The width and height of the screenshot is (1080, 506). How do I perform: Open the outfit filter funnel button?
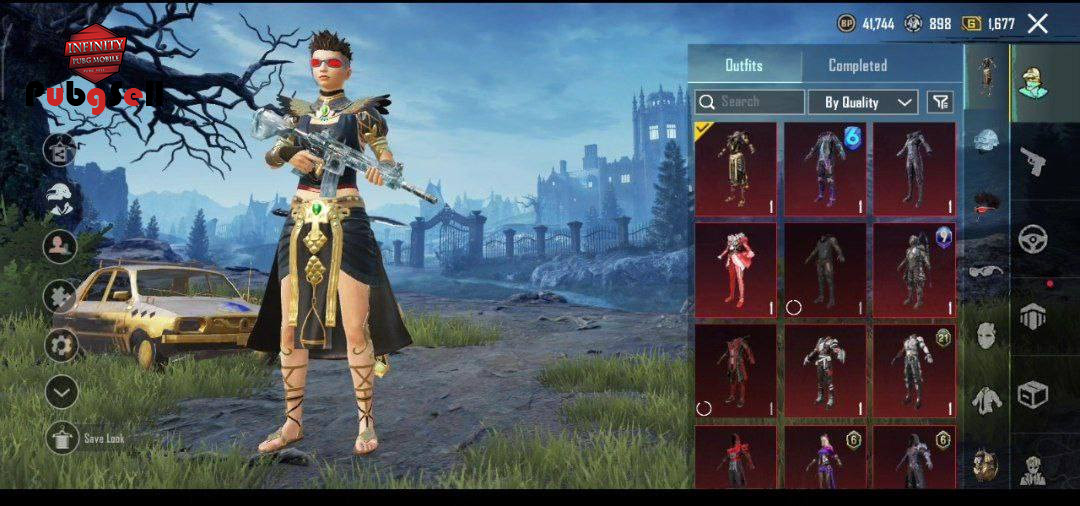[940, 102]
